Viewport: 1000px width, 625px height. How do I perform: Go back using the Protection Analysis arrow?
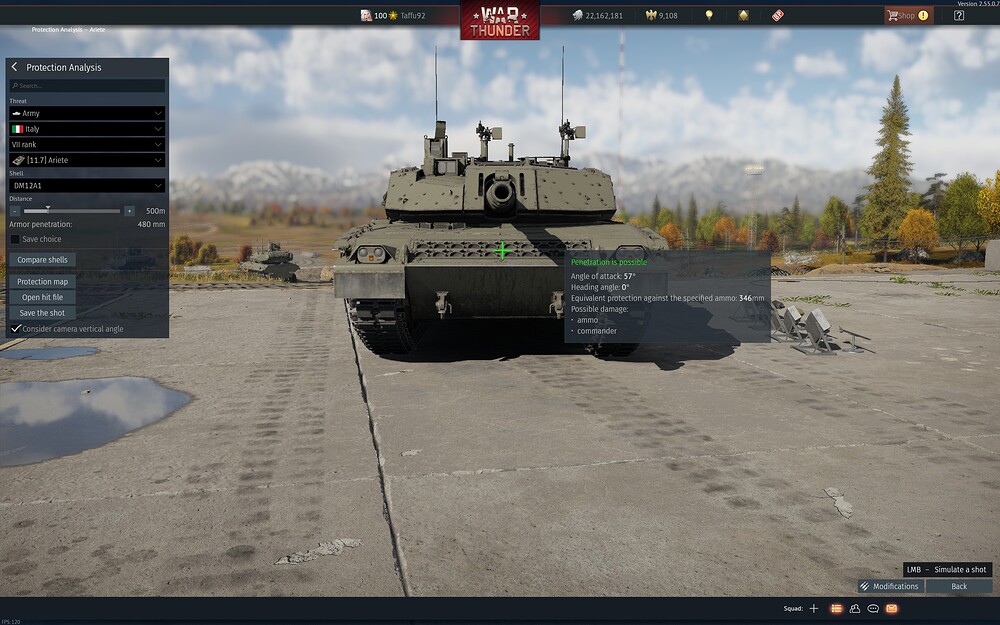pos(15,67)
